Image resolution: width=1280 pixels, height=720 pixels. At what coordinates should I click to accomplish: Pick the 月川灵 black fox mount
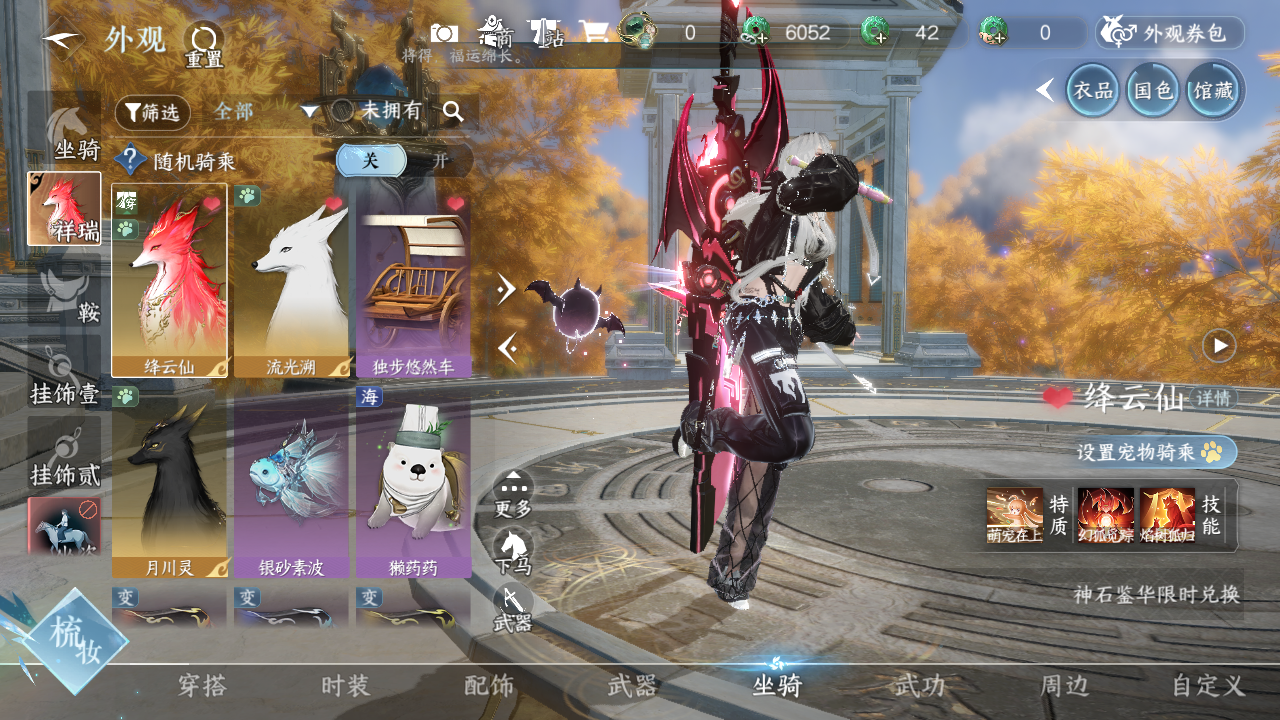[169, 482]
